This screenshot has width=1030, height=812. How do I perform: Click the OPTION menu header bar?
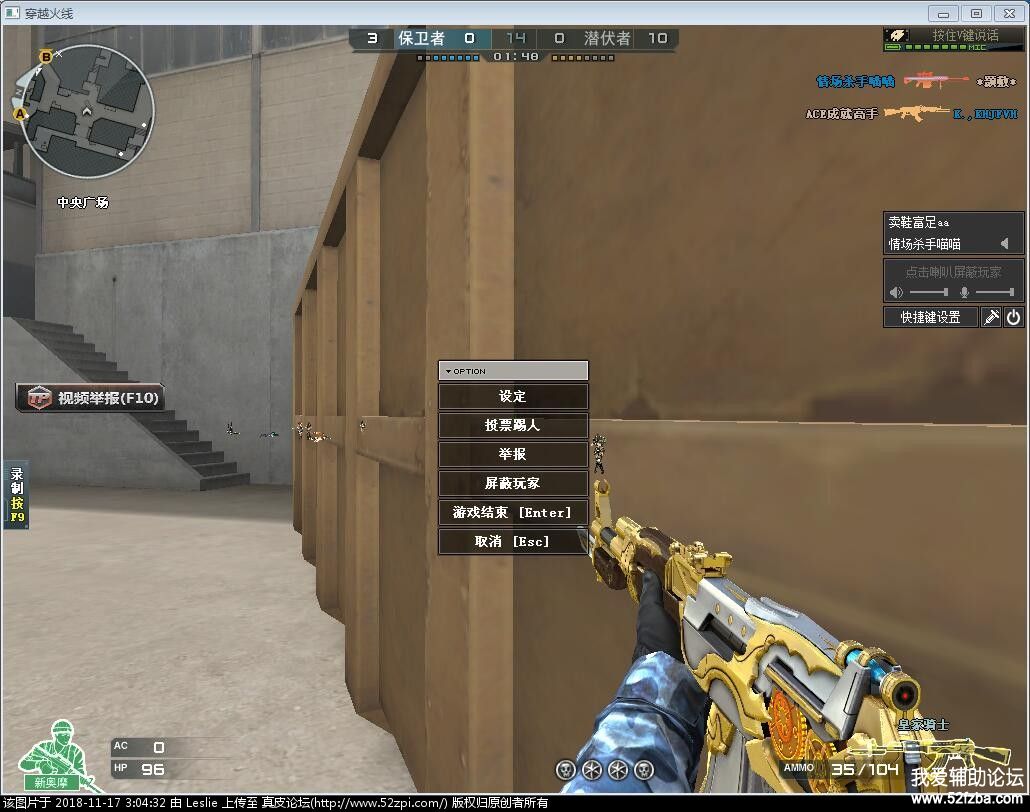point(512,371)
